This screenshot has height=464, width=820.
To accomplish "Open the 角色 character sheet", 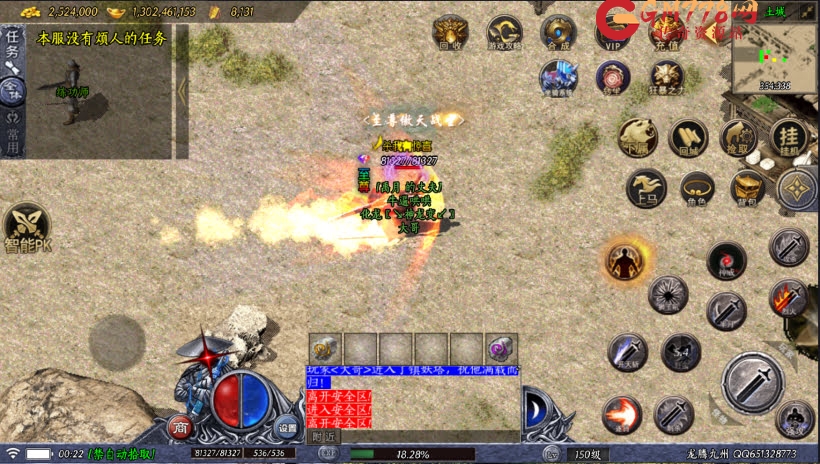I will point(697,187).
